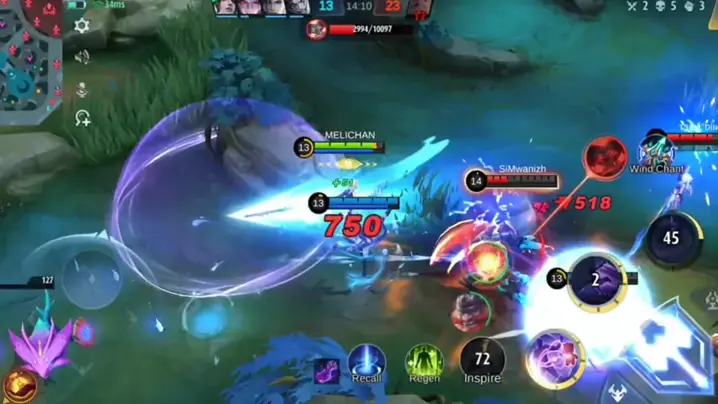Image resolution: width=718 pixels, height=404 pixels.
Task: Toggle the microphone voice chat icon
Action: [x=82, y=89]
